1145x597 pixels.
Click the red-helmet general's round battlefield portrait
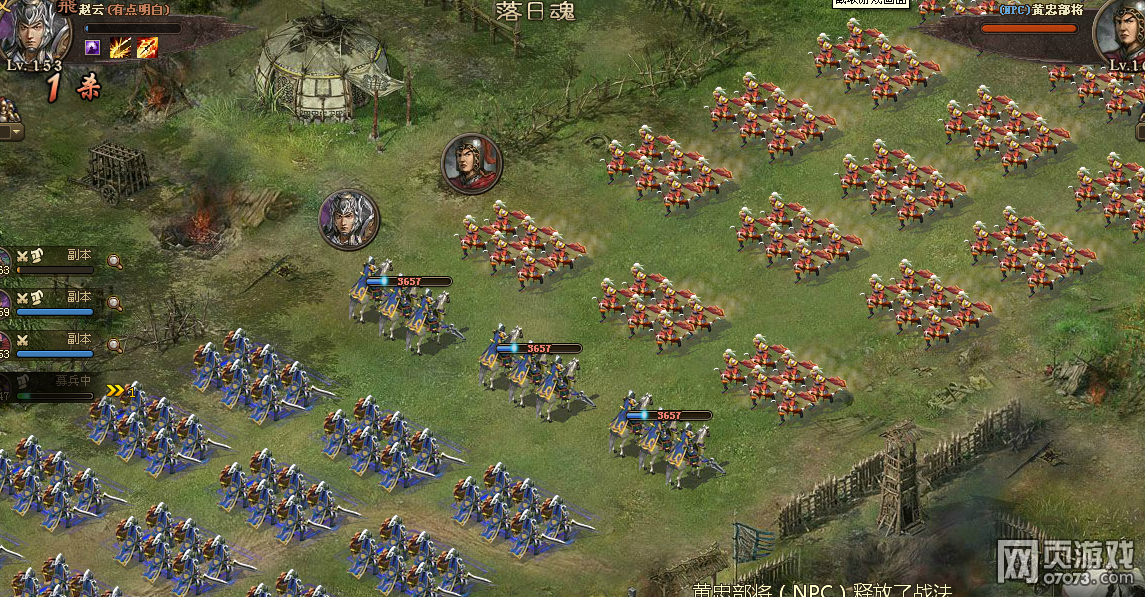(472, 163)
